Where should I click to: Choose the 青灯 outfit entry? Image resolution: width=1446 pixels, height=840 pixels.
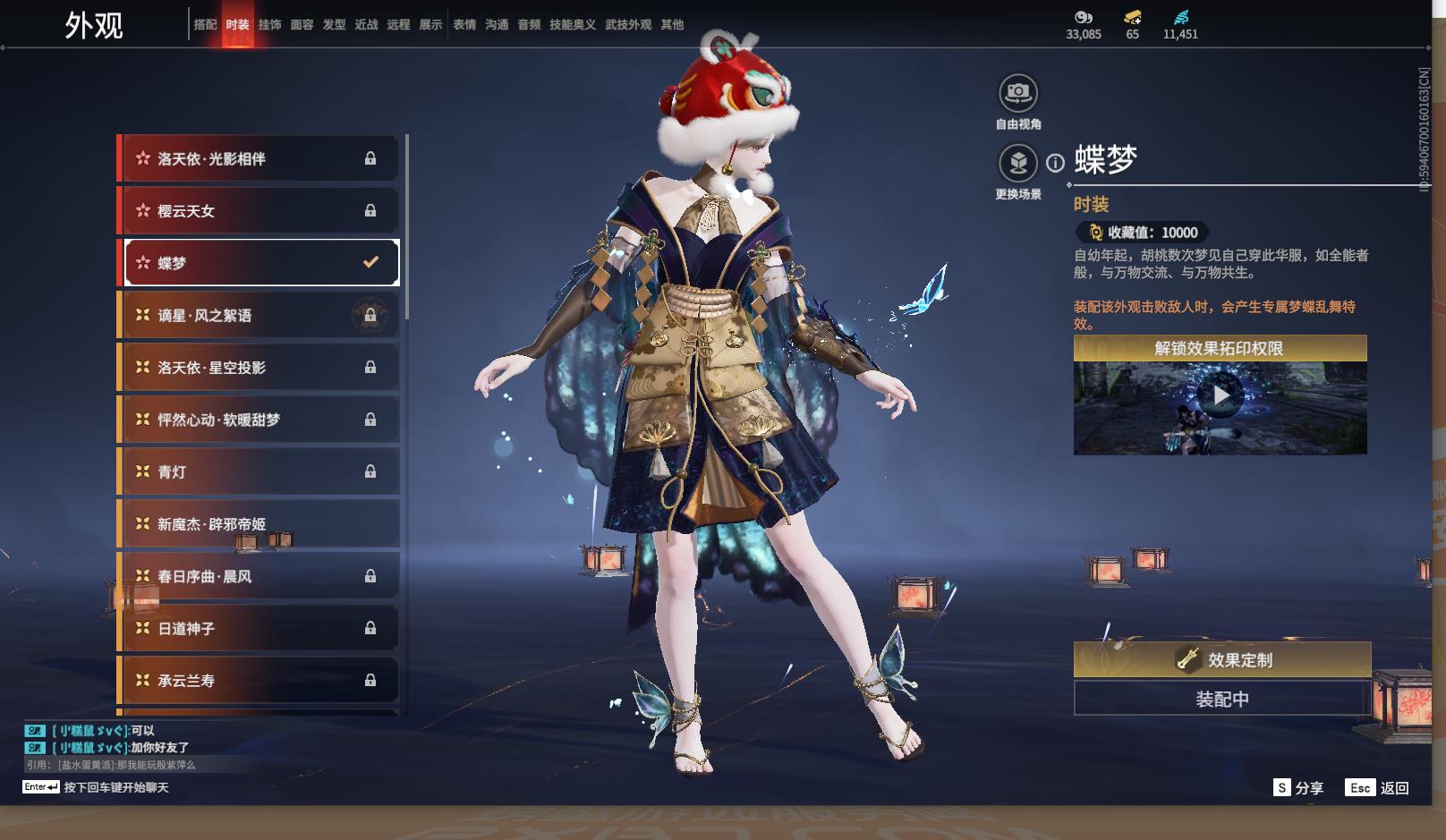coord(259,471)
